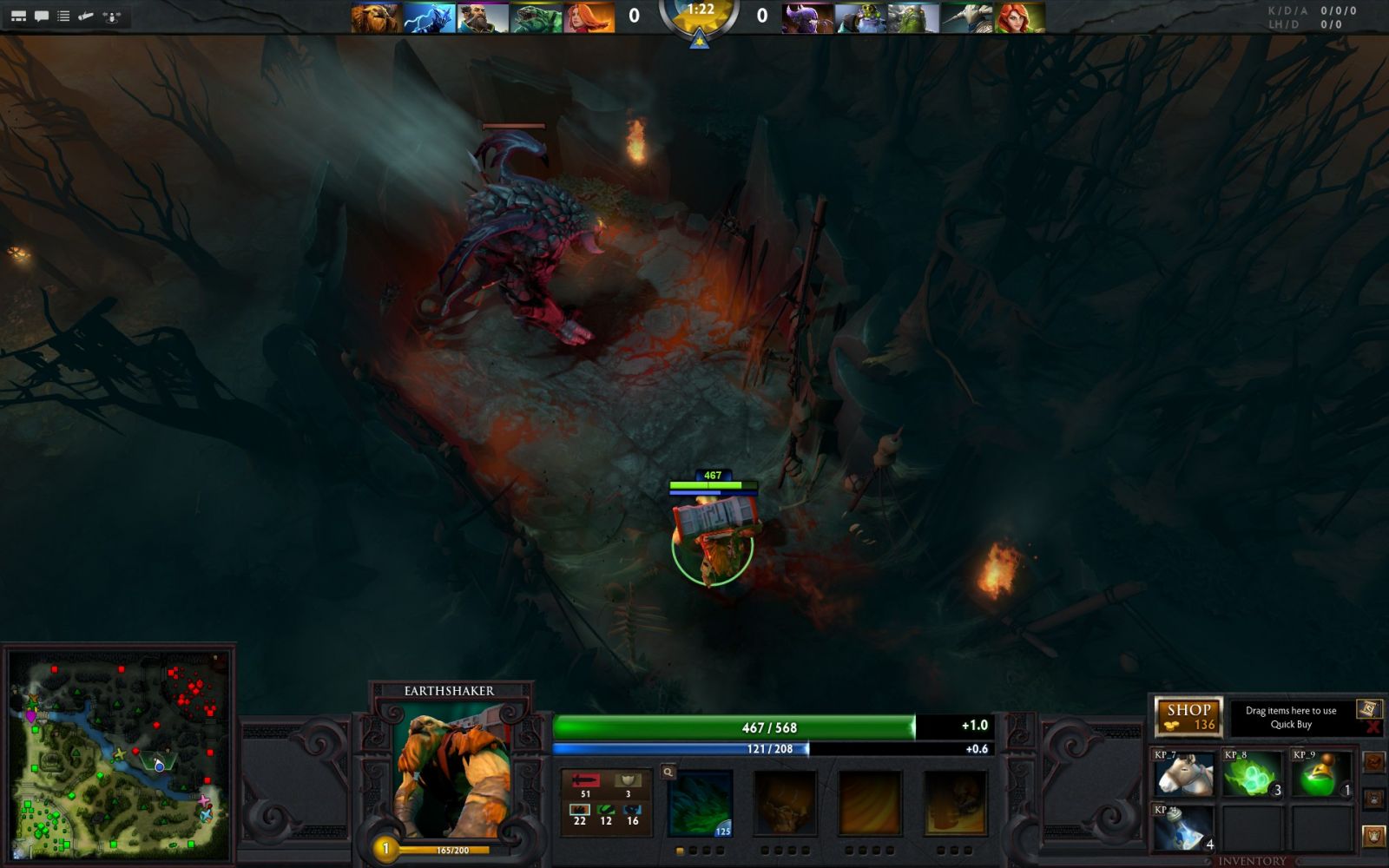Screen dimensions: 1389x868
Task: Open the Shop with 136 gold
Action: coord(1188,717)
